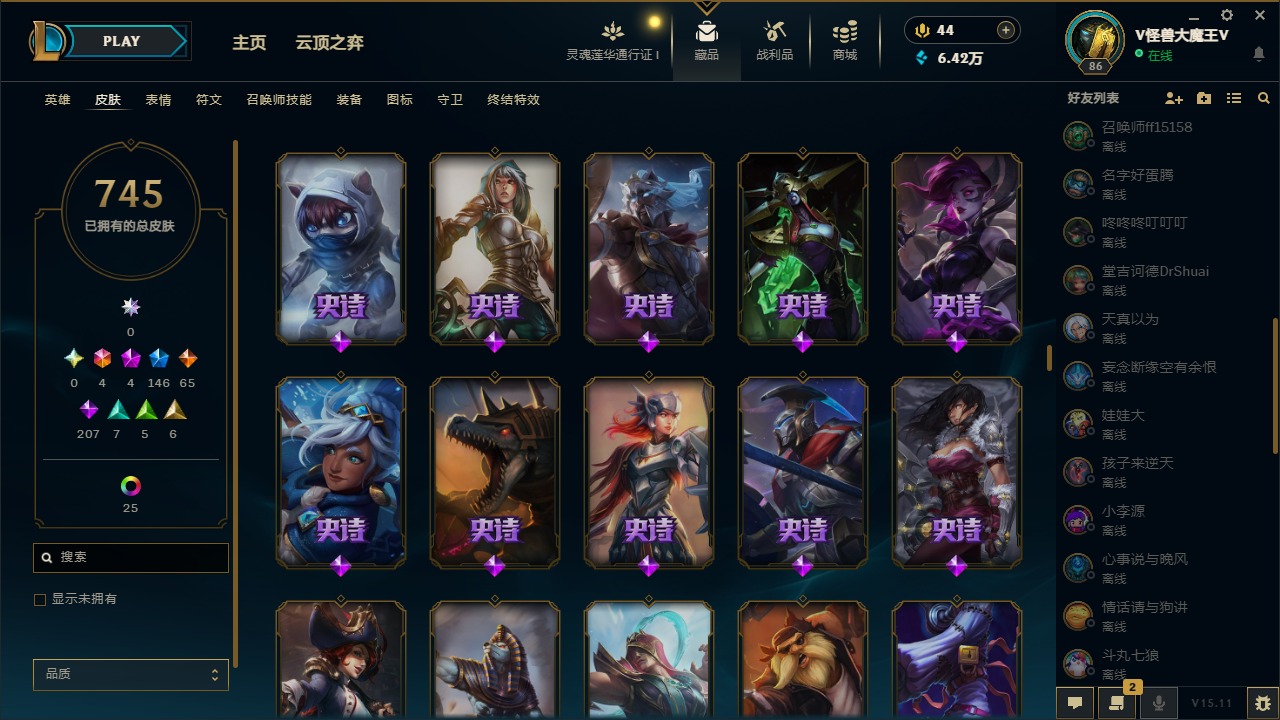Open the 品质 quality dropdown
The height and width of the screenshot is (720, 1280).
[x=130, y=674]
